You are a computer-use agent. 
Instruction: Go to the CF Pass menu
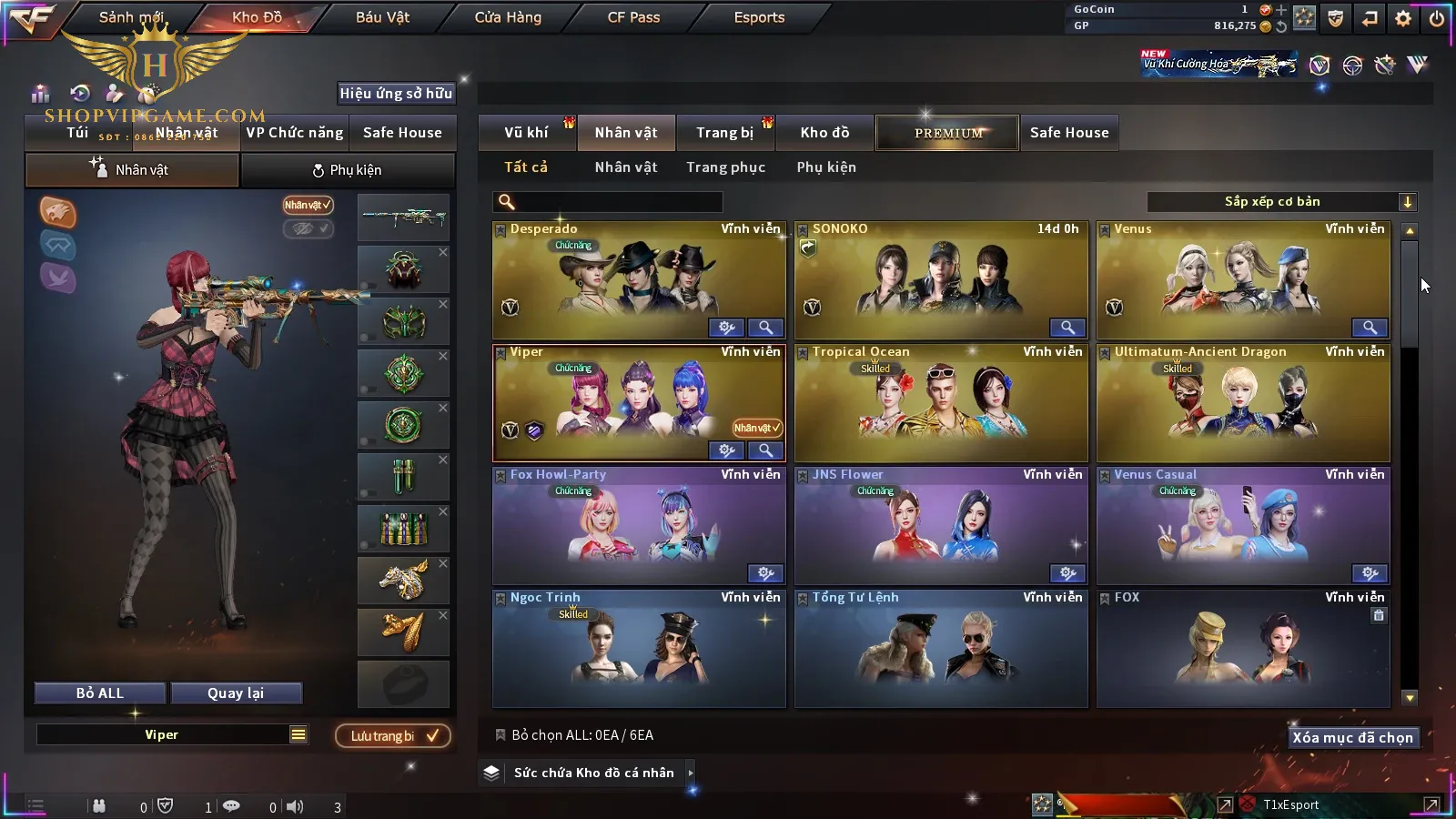click(633, 17)
